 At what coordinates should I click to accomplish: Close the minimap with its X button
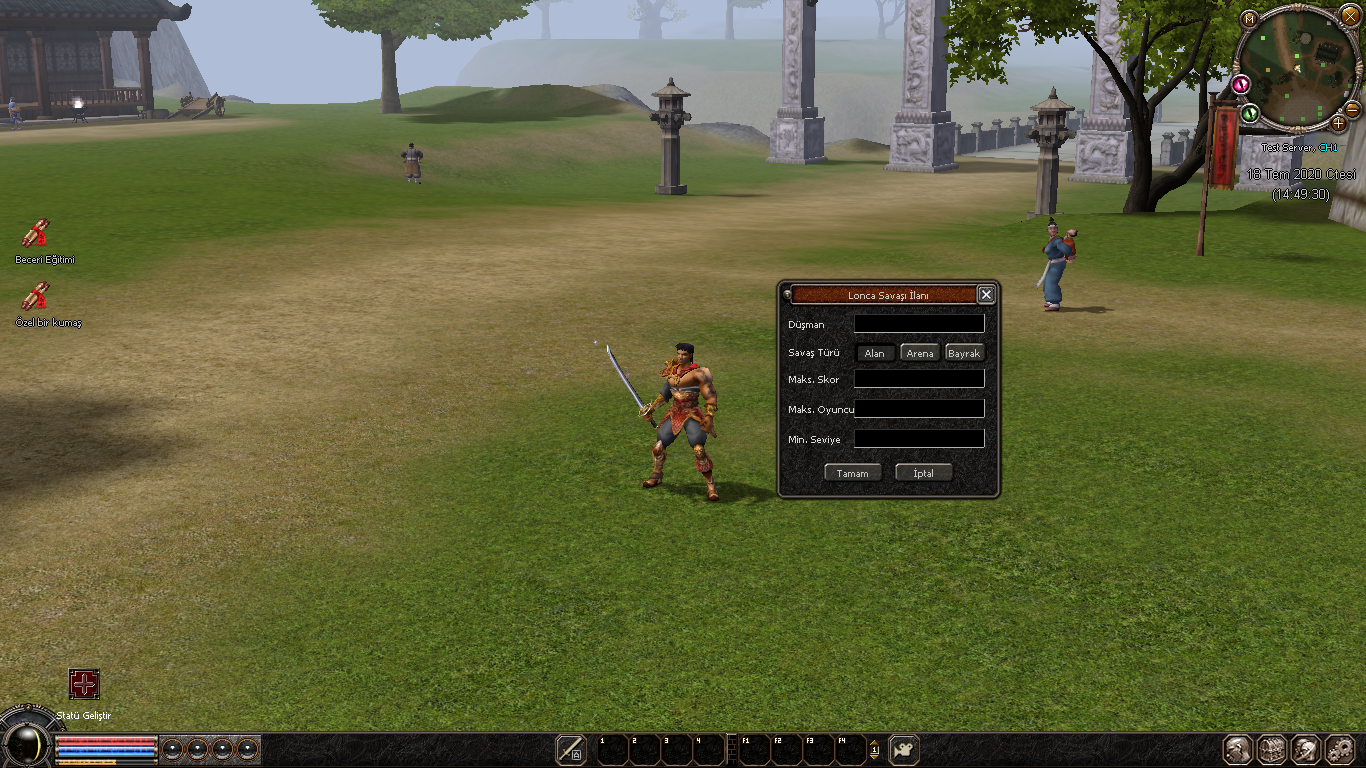click(x=1351, y=16)
